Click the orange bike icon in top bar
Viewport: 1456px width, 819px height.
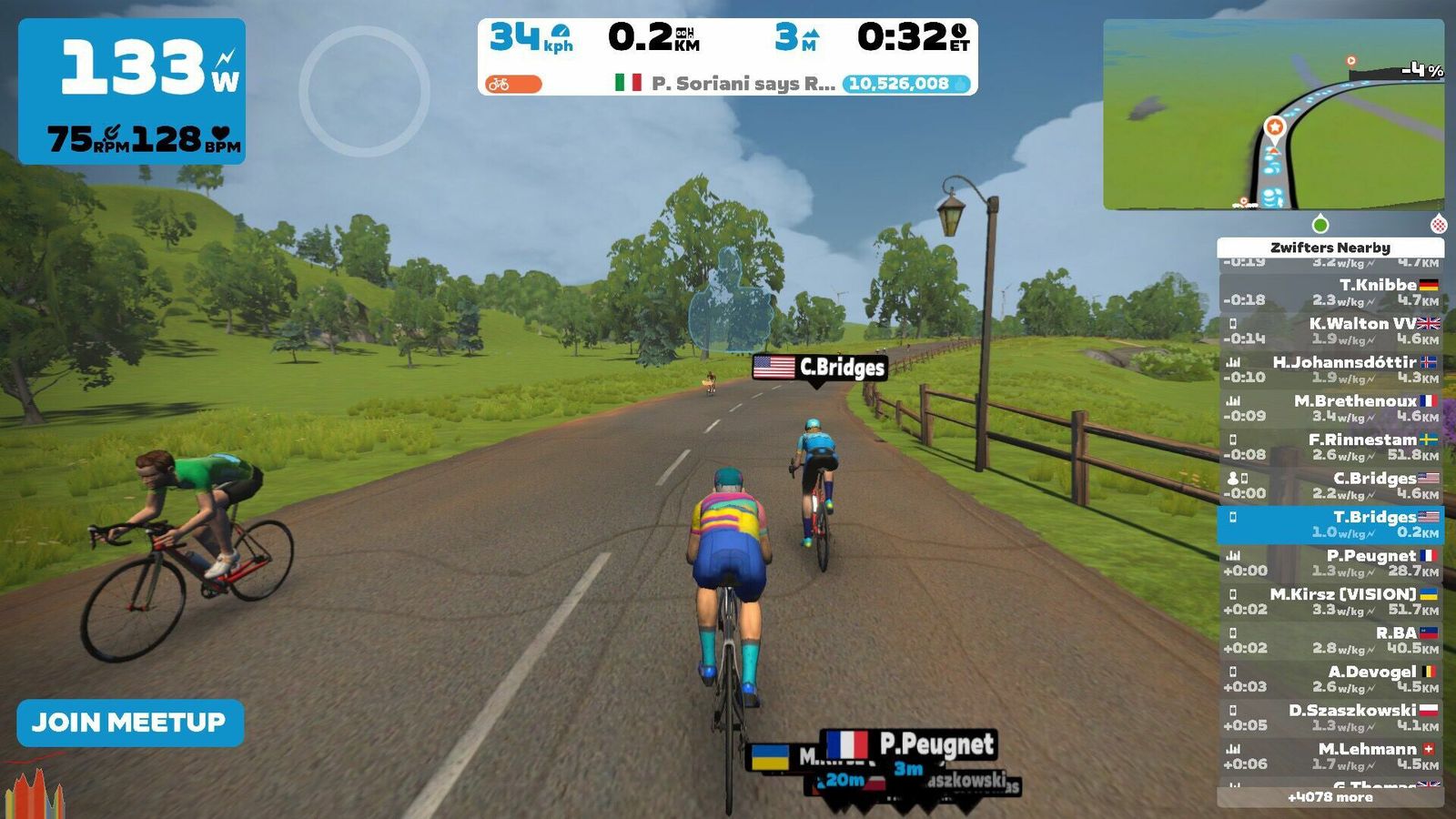click(x=512, y=84)
